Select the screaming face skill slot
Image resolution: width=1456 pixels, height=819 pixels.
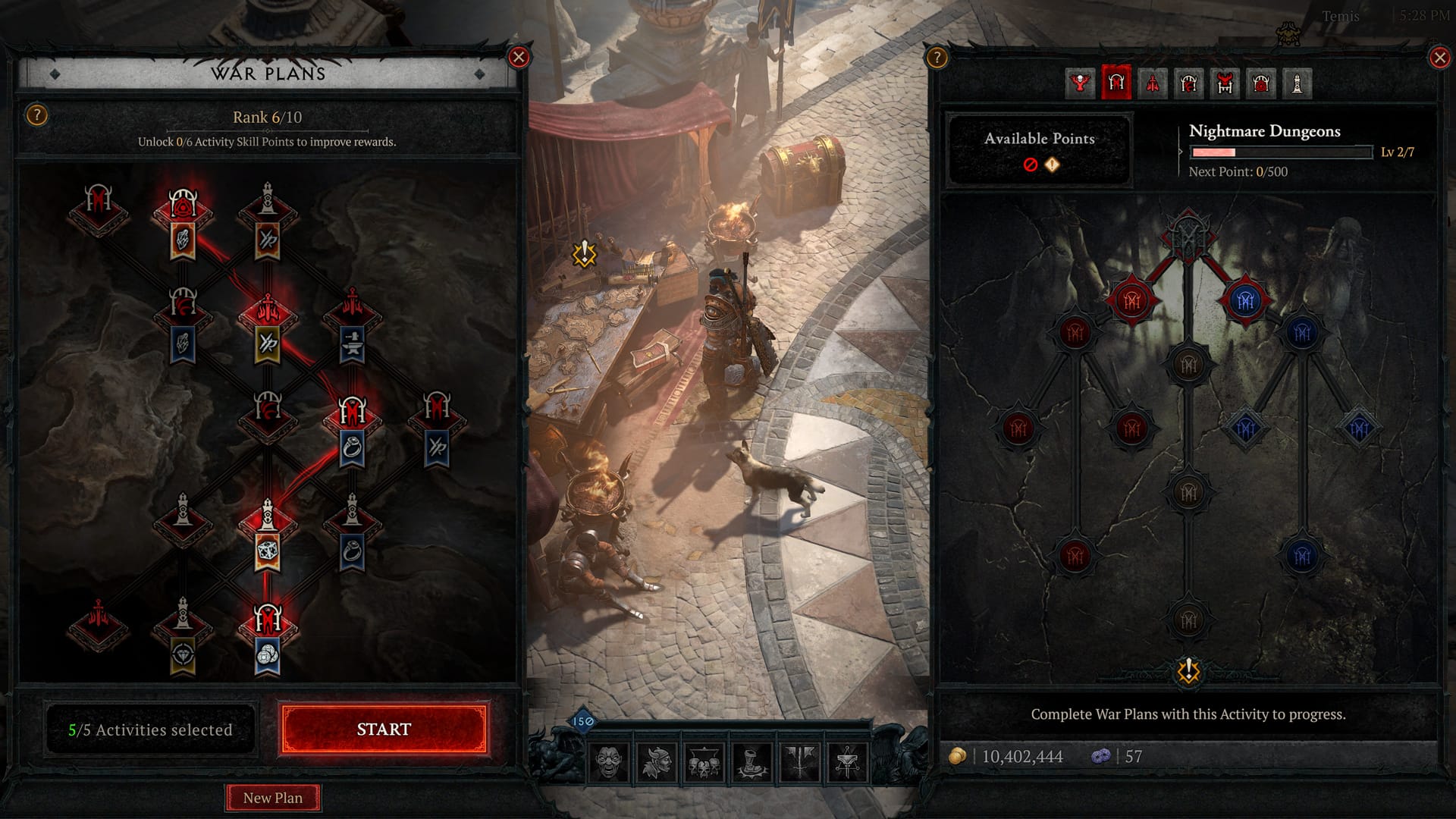tap(608, 761)
